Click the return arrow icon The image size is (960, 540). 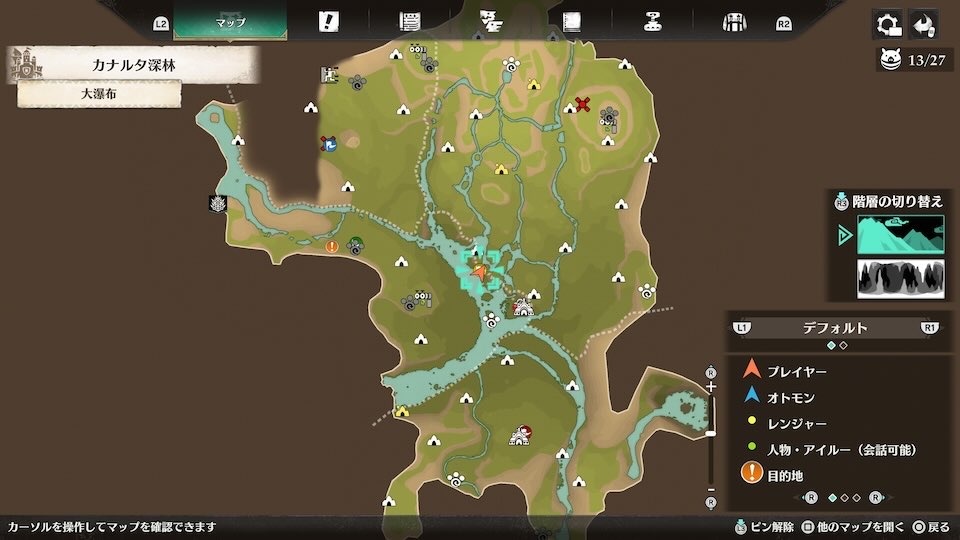[x=924, y=24]
